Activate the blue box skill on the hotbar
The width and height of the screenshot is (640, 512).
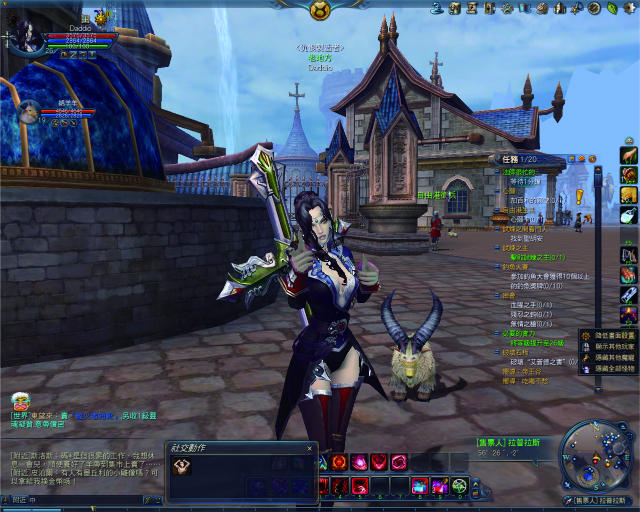pos(420,486)
